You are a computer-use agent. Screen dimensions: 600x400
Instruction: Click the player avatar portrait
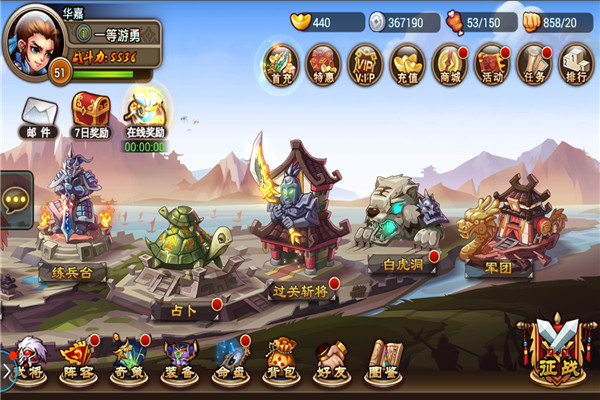coord(33,37)
